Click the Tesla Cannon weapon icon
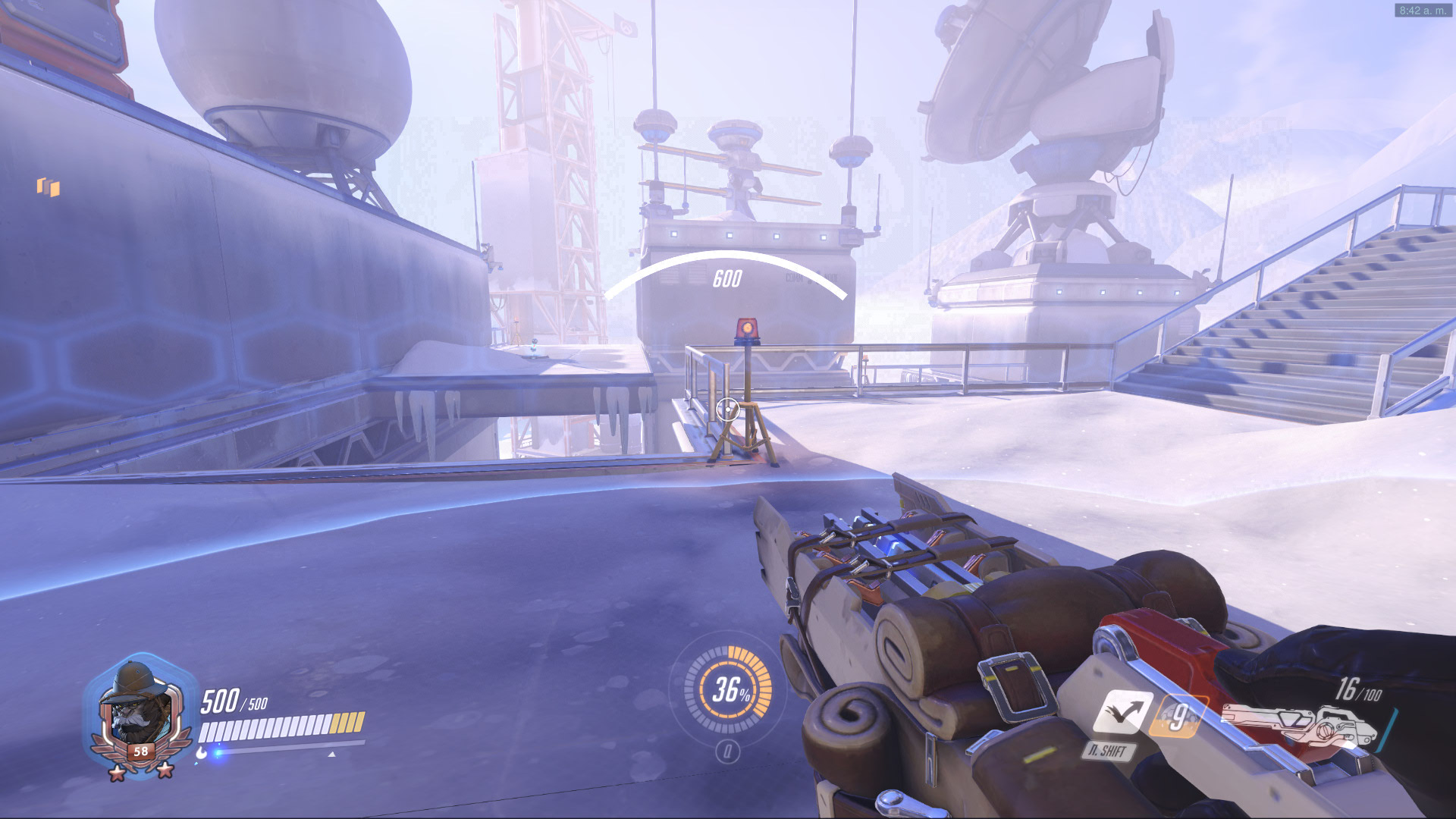1456x819 pixels. tap(1298, 726)
